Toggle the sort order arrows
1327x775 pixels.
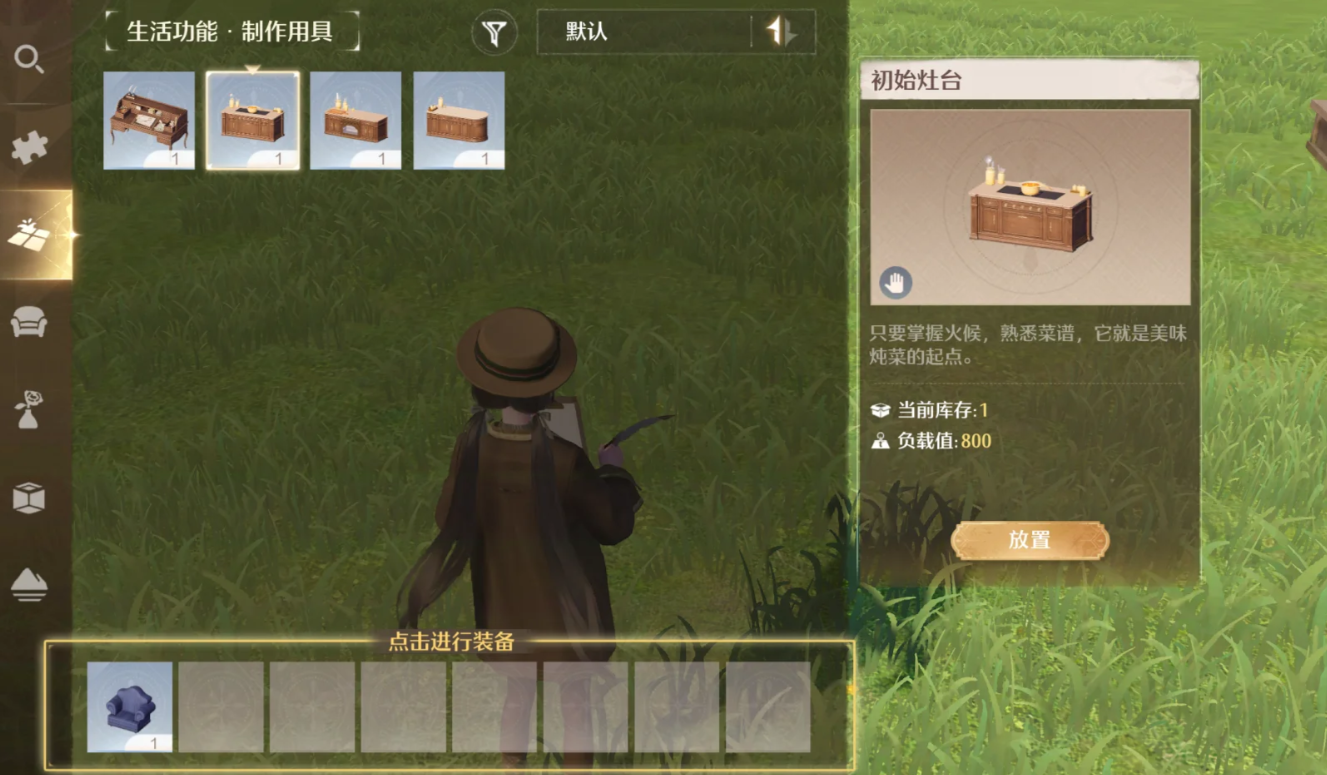pyautogui.click(x=782, y=32)
